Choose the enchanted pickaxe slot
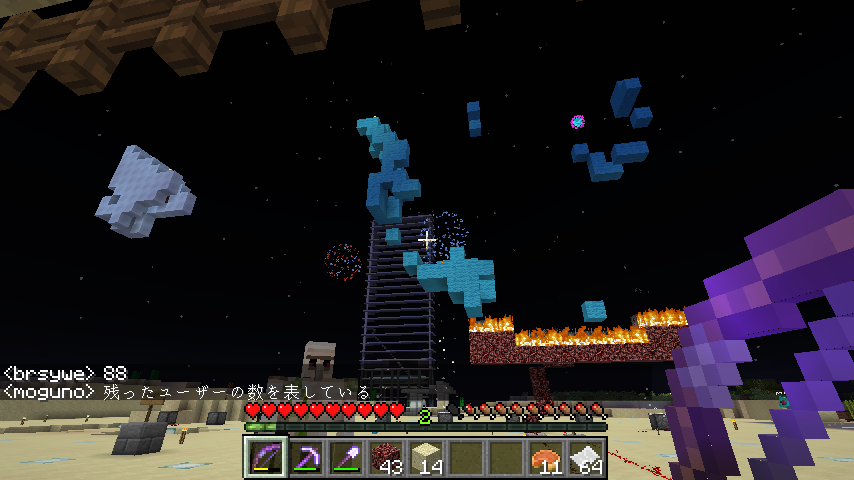Screen dimensions: 854x480 tap(306, 458)
